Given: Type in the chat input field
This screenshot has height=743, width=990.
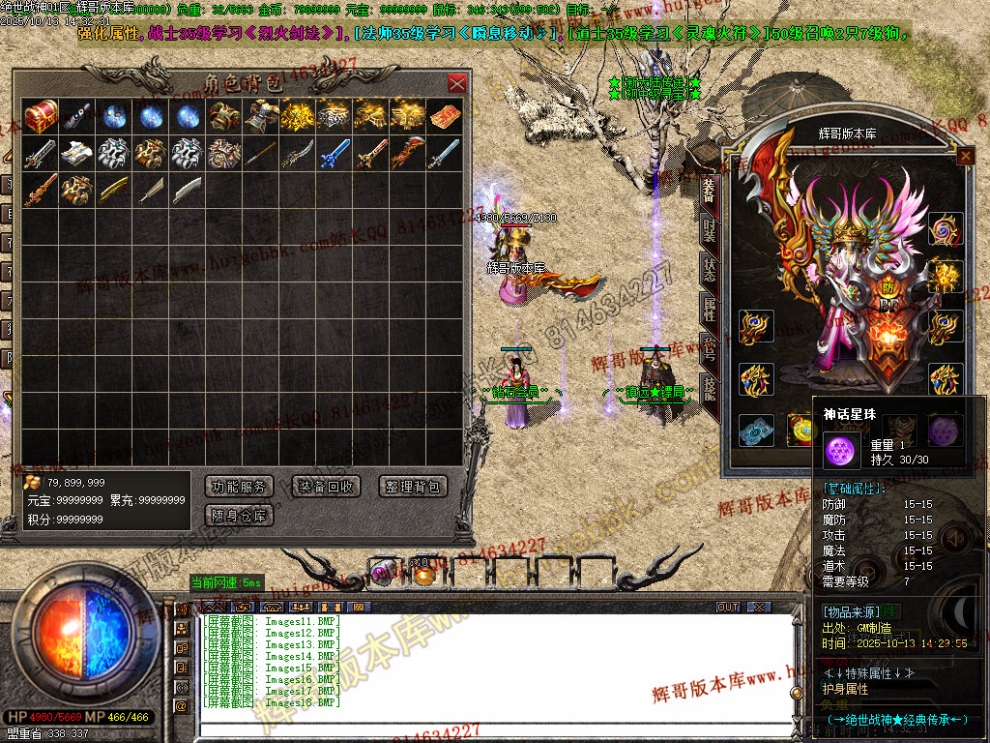Looking at the screenshot, I should coord(500,726).
